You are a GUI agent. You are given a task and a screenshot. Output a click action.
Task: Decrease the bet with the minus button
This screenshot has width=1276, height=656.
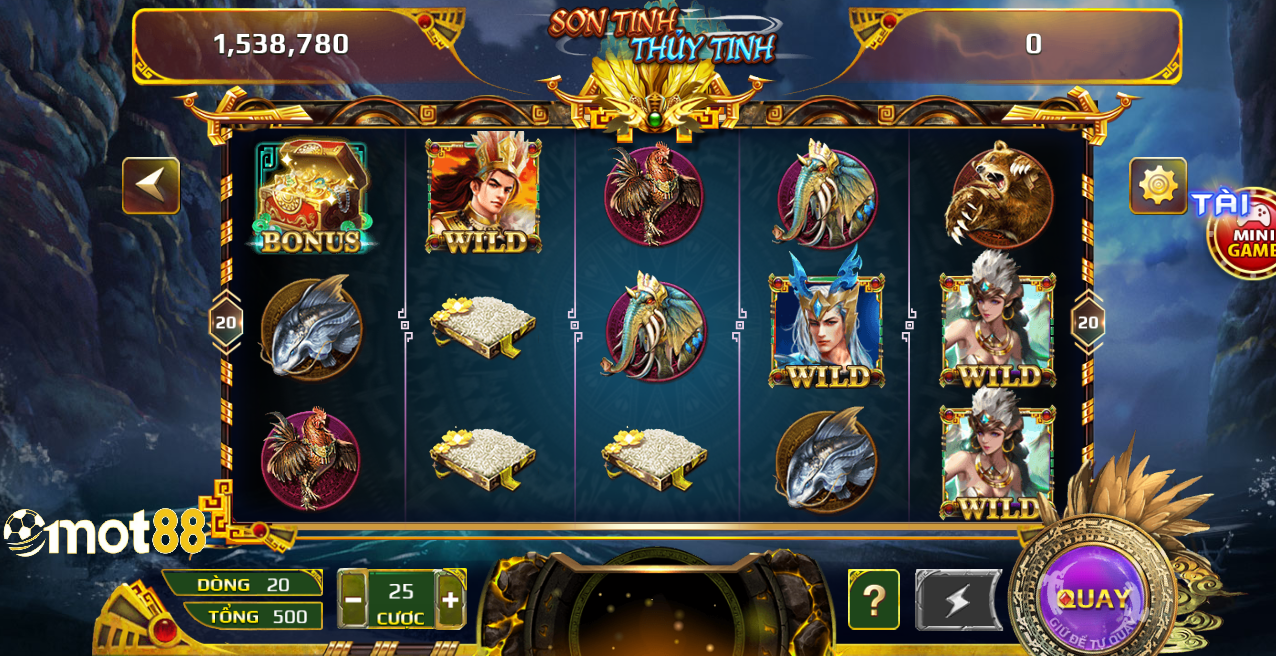tap(353, 600)
